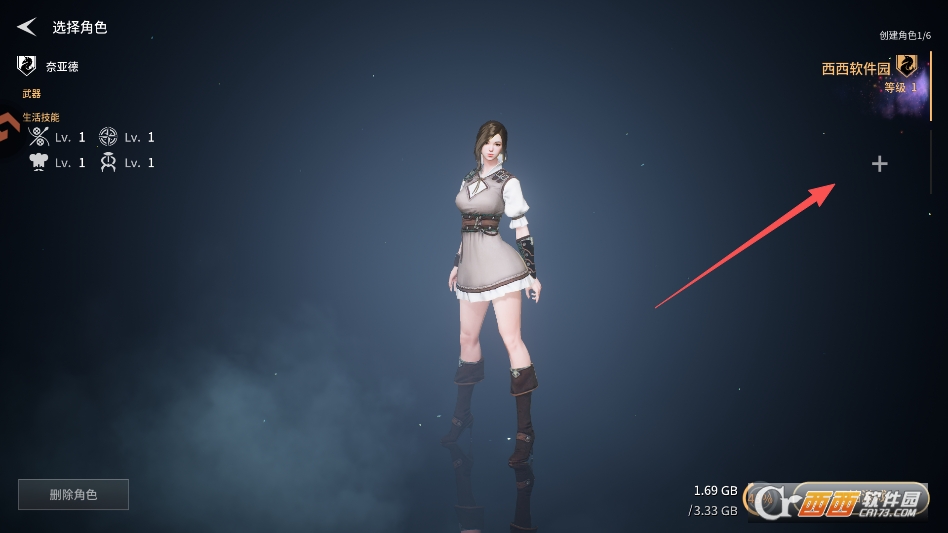Click the compass life skill icon
The width and height of the screenshot is (948, 533).
108,137
